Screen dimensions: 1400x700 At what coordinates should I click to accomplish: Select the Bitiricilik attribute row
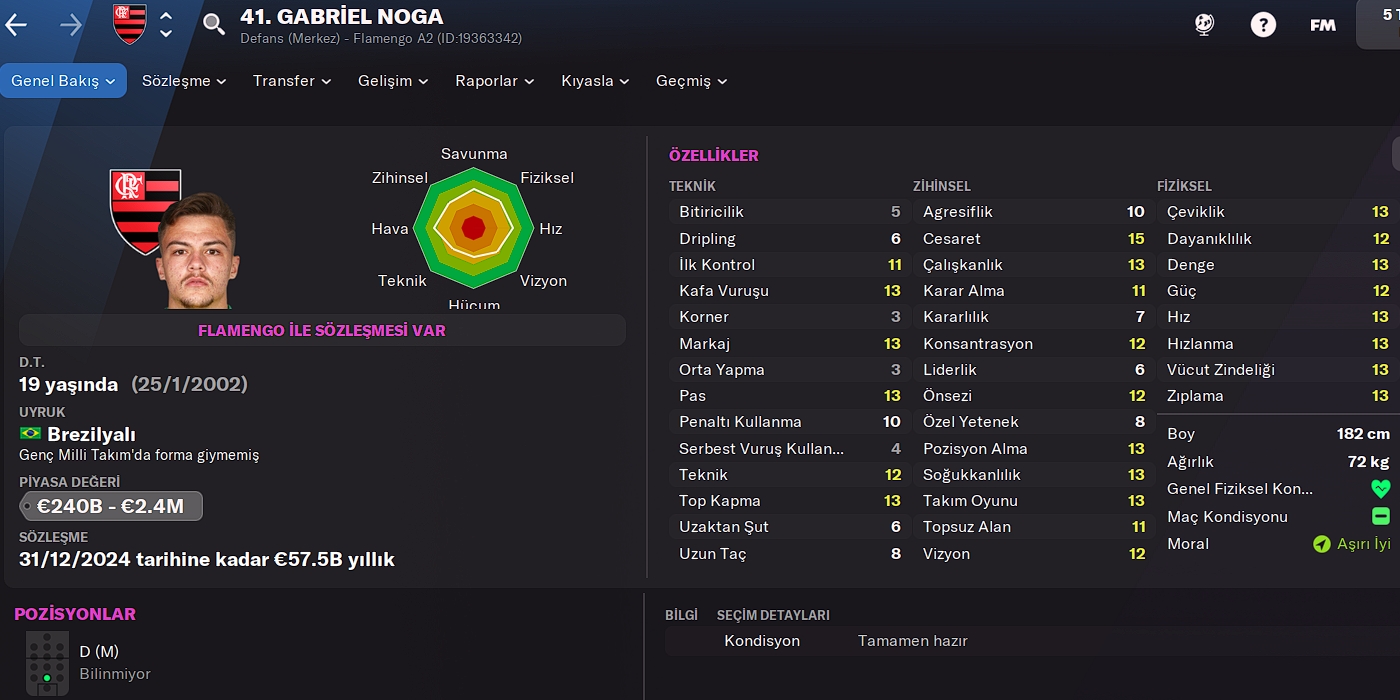[x=789, y=212]
